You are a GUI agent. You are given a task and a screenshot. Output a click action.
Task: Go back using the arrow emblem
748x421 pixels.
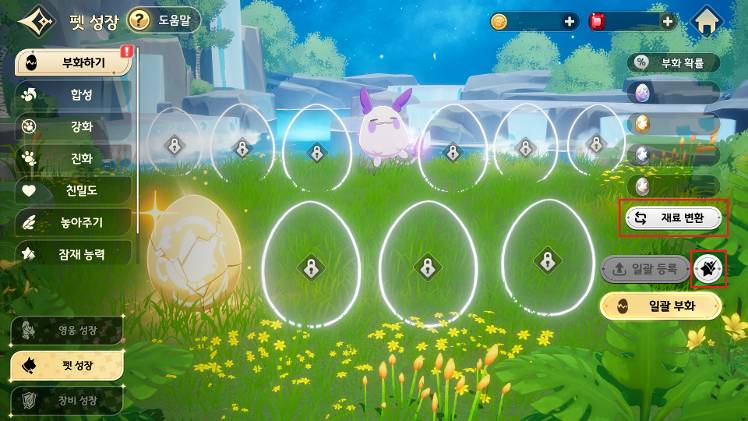[33, 21]
